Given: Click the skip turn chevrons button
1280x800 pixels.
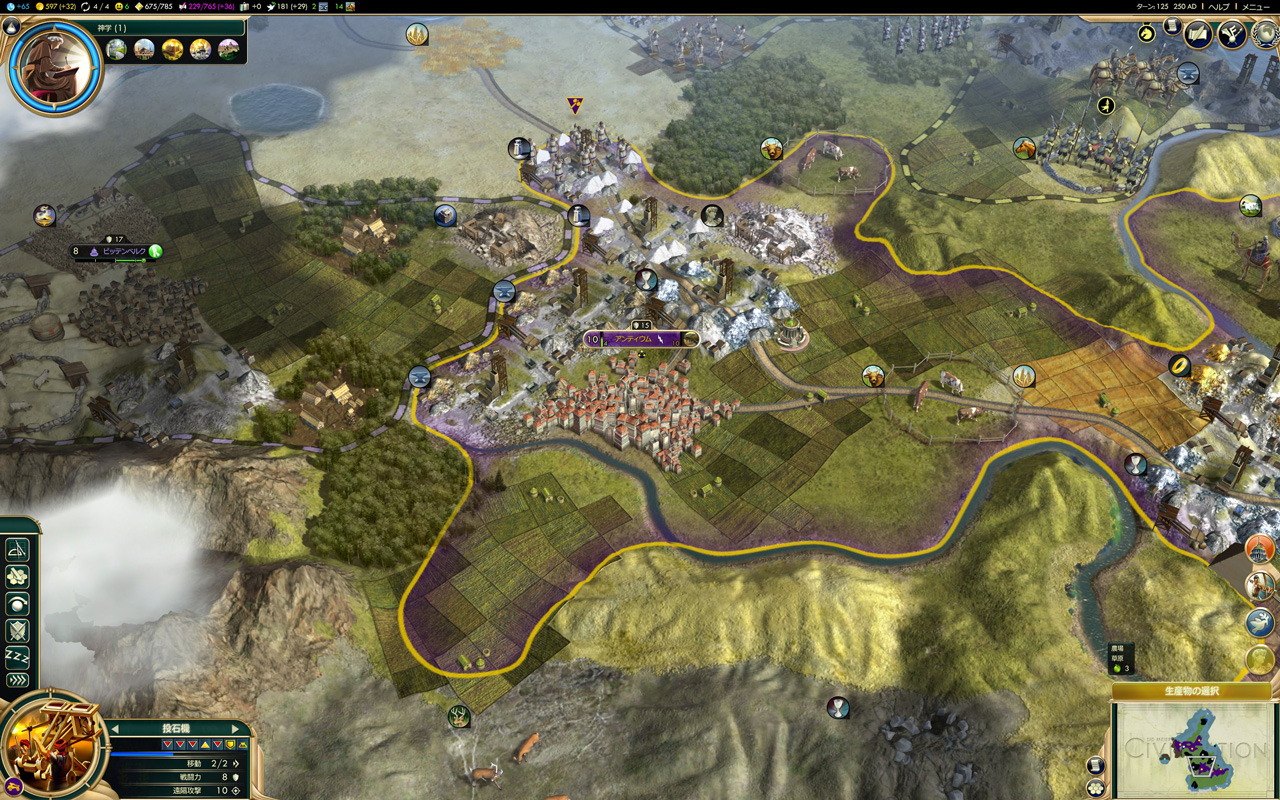Looking at the screenshot, I should point(17,681).
